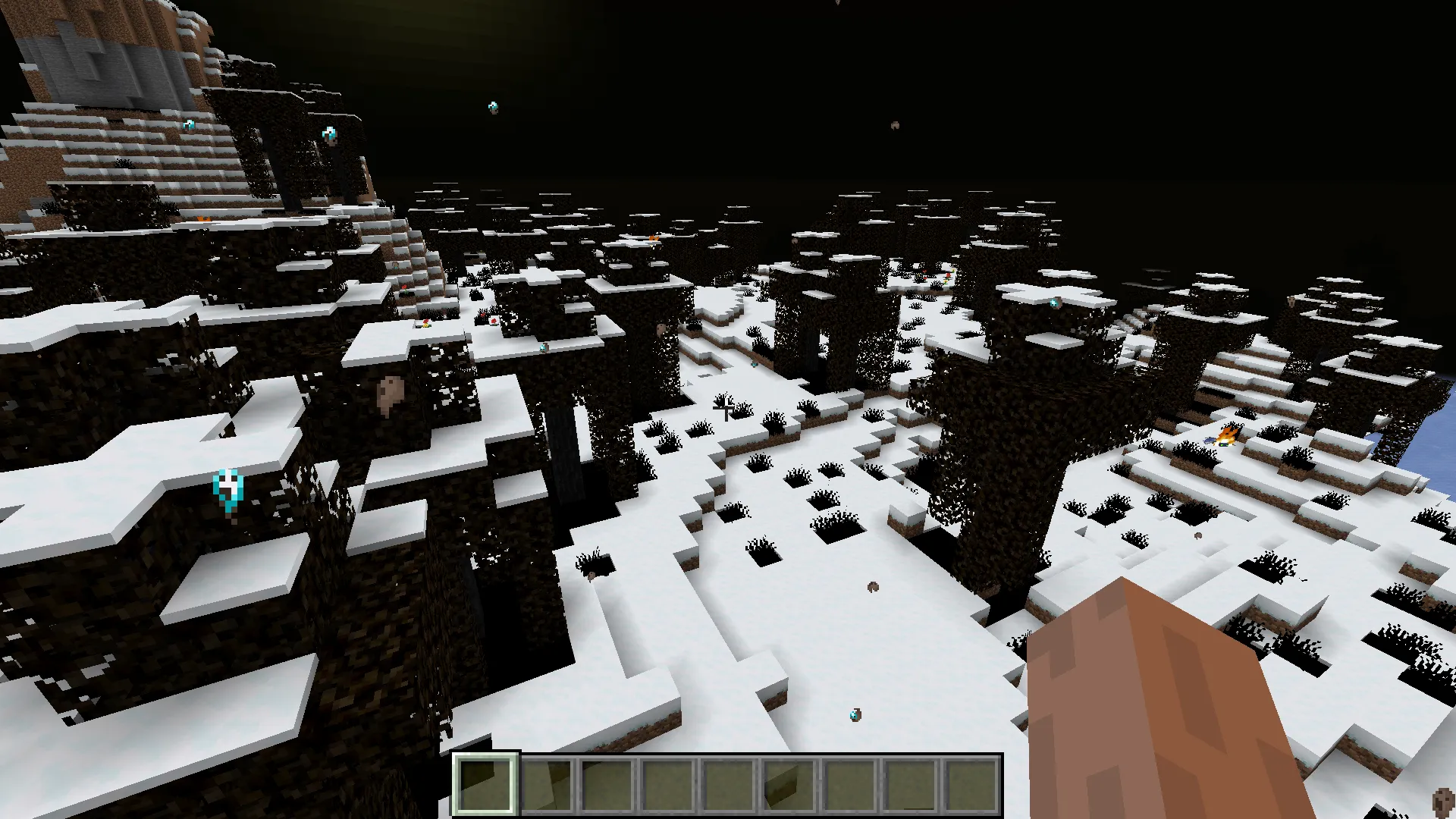1456x819 pixels.
Task: Click the soul torch near the mountain top
Action: coord(188,125)
